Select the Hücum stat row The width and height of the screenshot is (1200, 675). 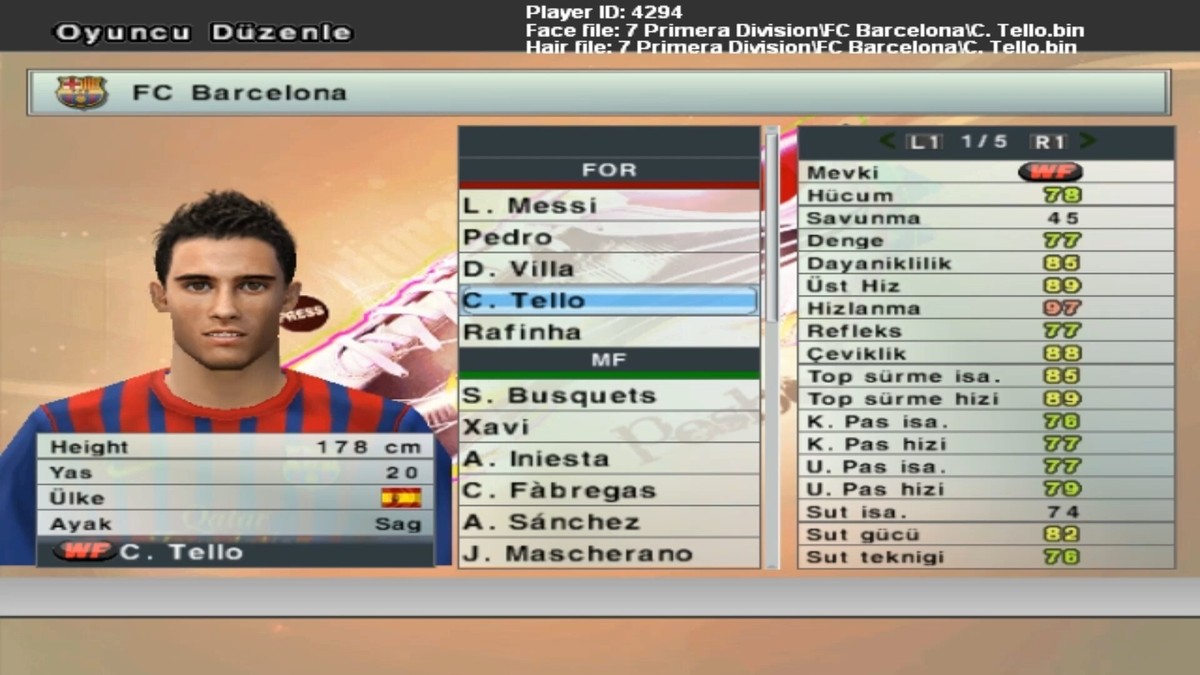click(x=985, y=195)
